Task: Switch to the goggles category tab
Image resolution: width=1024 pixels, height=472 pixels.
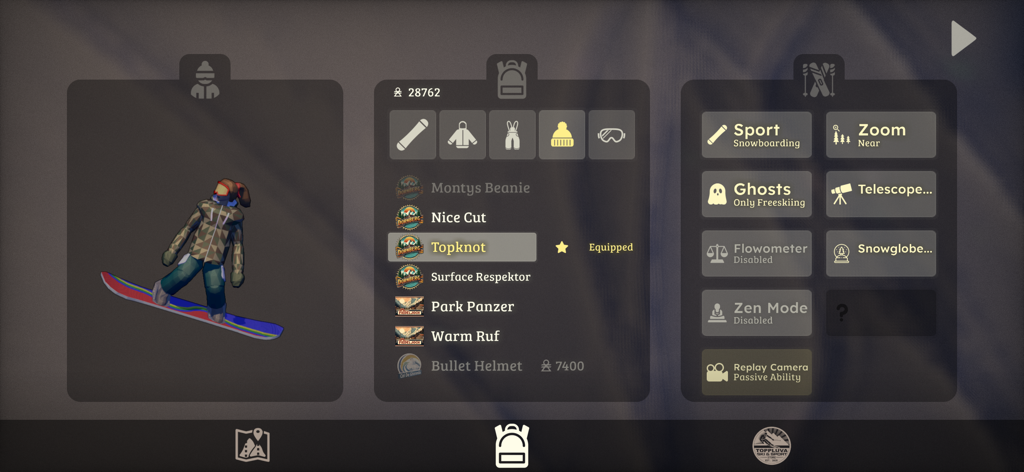Action: point(611,135)
